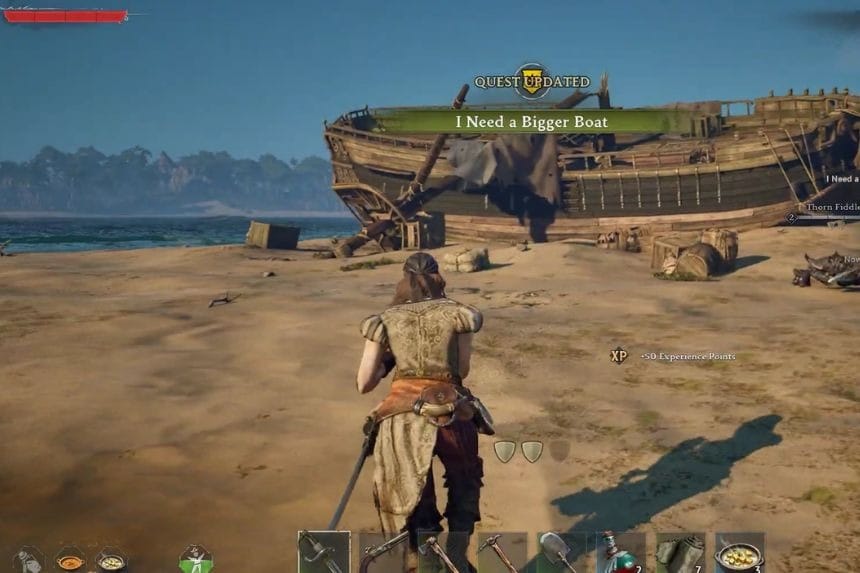Use the red-green potion flask

pyautogui.click(x=620, y=552)
